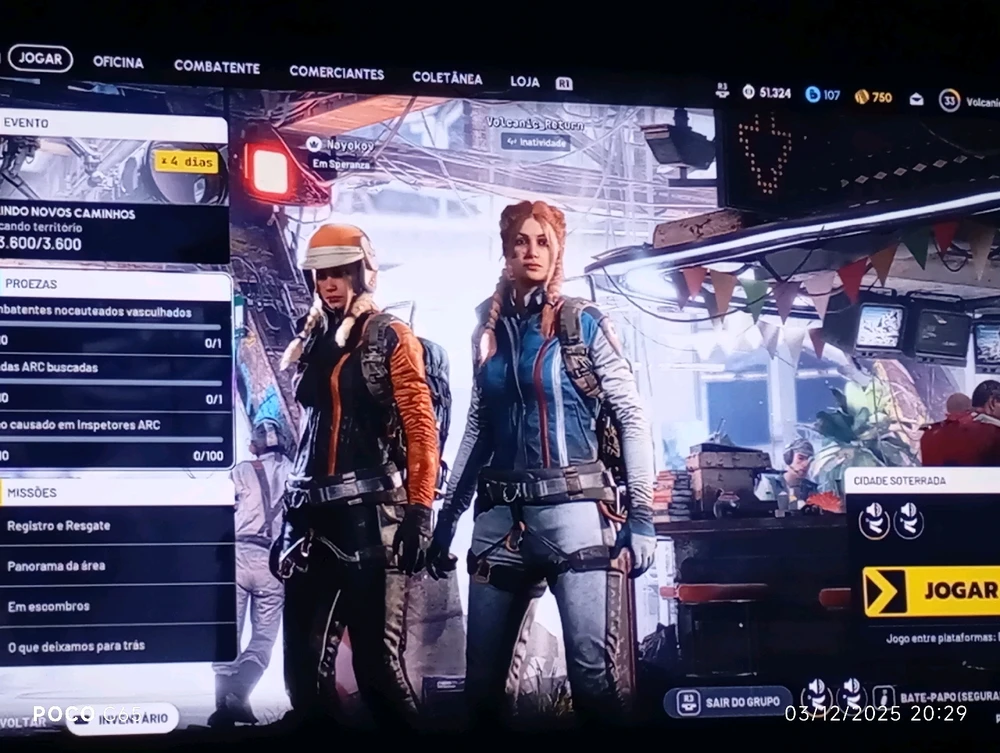Switch to the OFICINA tab

(x=118, y=62)
